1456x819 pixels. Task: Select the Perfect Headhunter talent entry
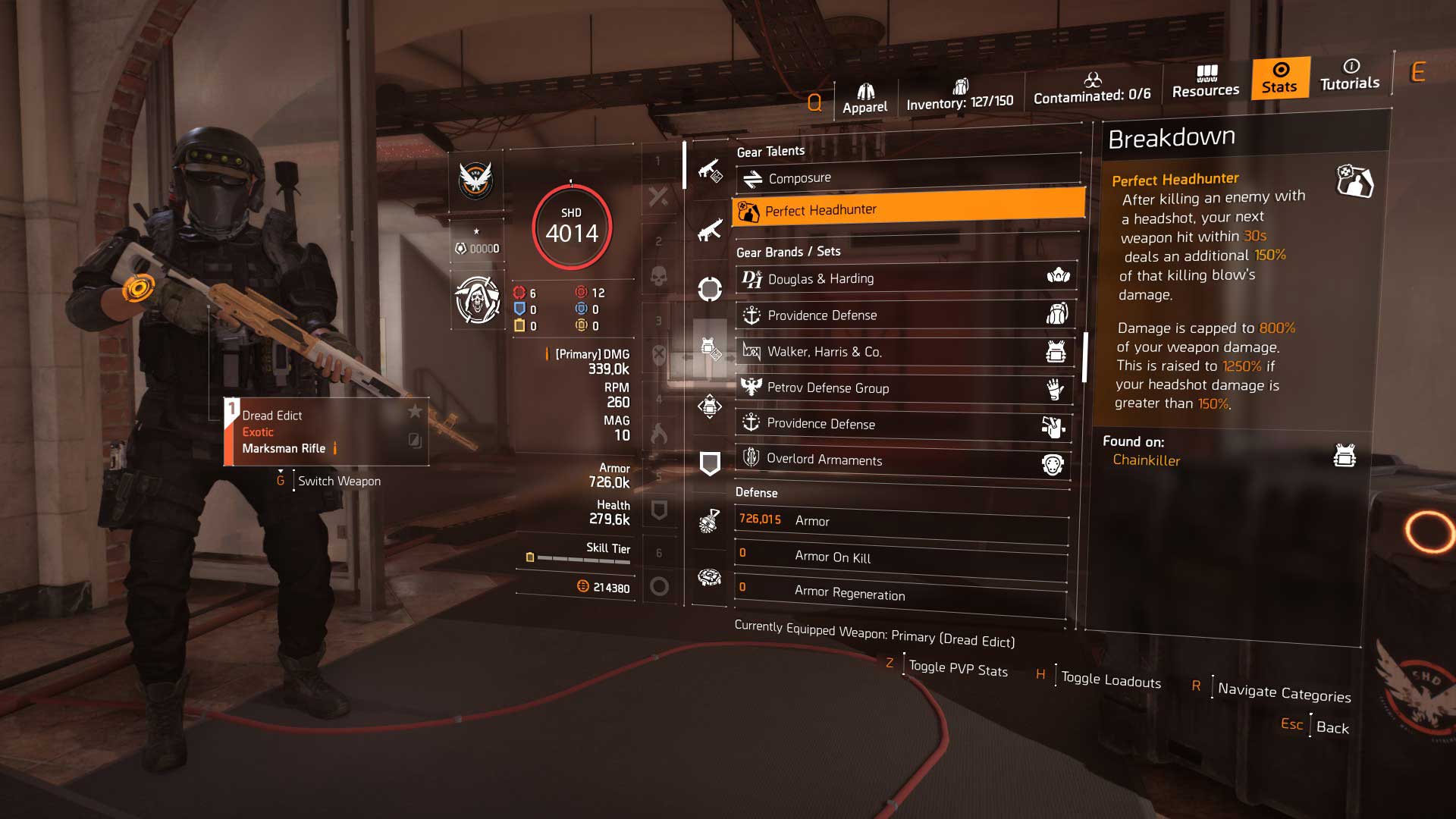[906, 210]
